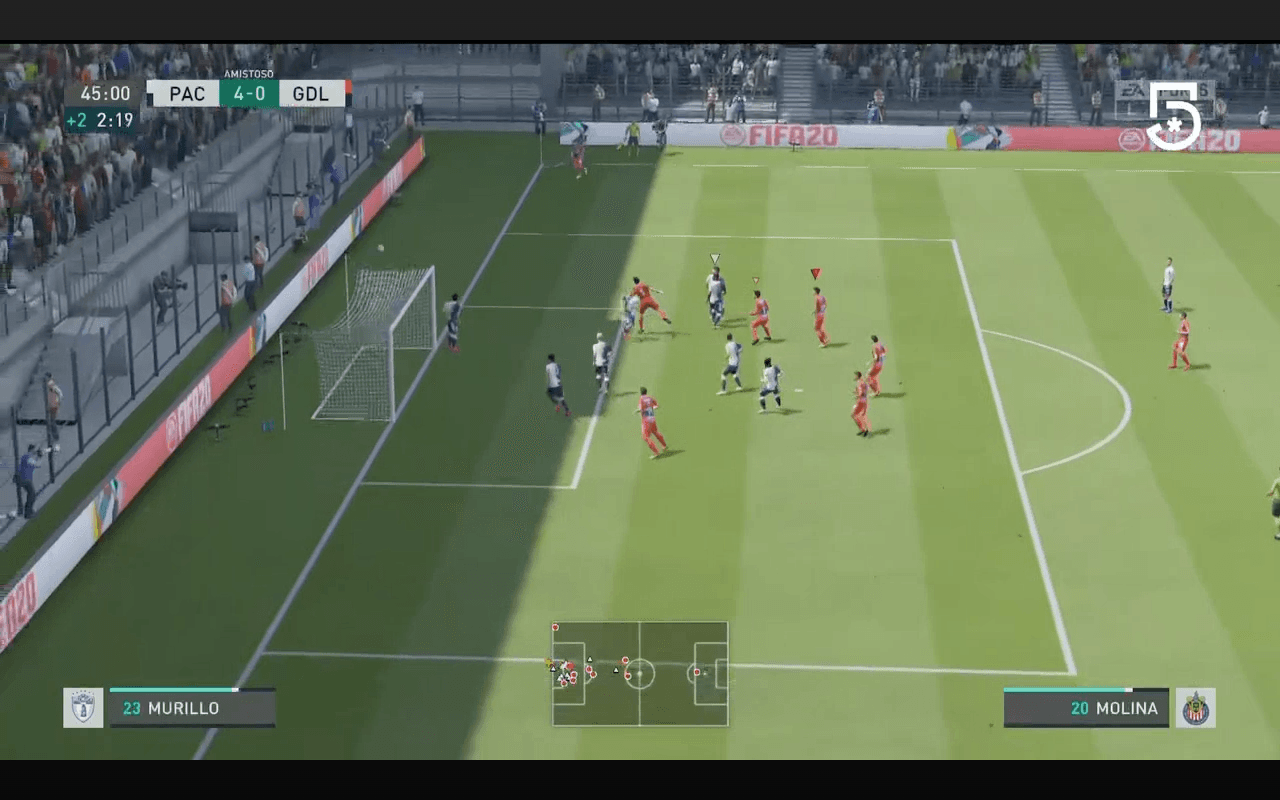Select the Molina player name panel

[x=1086, y=708]
